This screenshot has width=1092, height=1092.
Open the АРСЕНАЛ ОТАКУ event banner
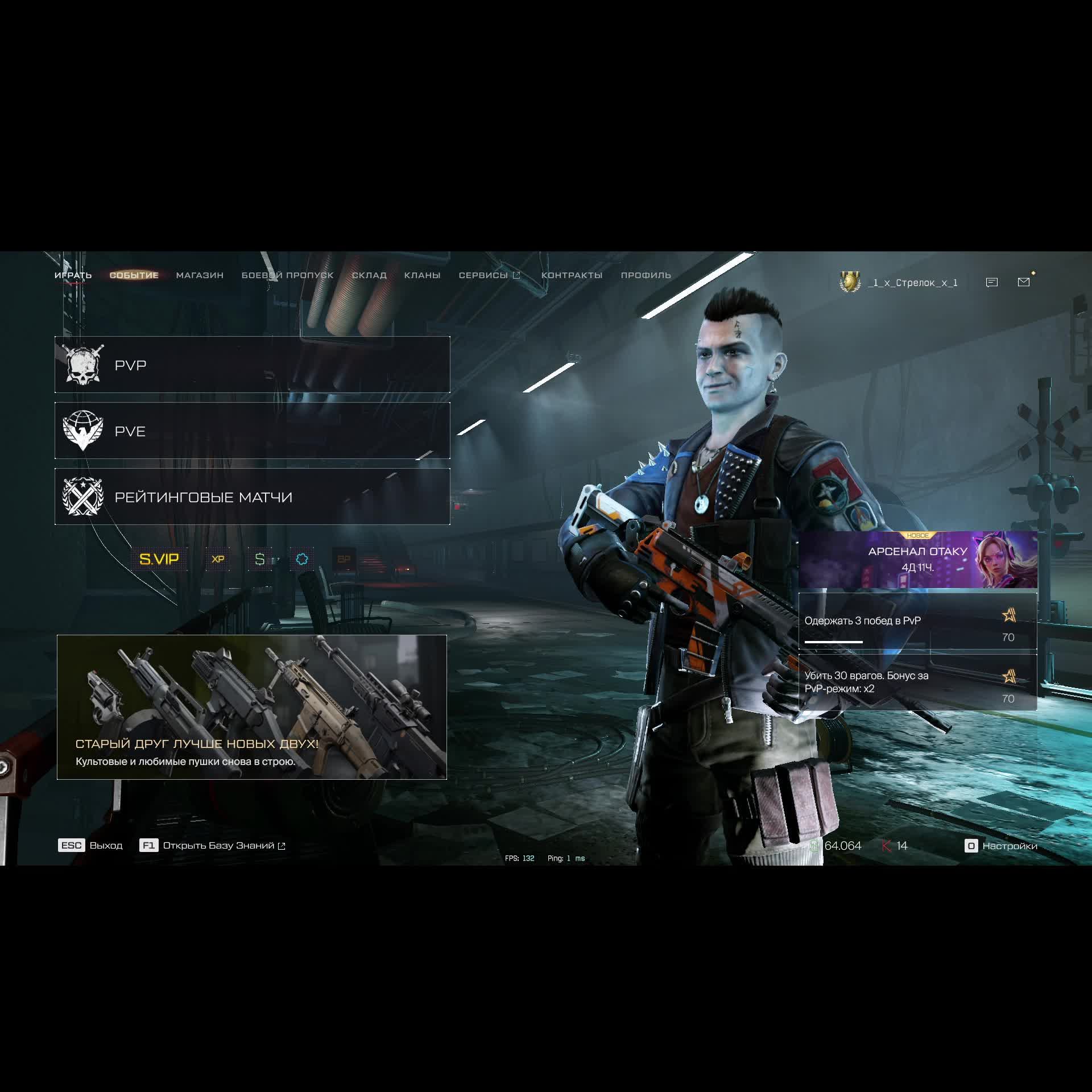click(x=917, y=560)
